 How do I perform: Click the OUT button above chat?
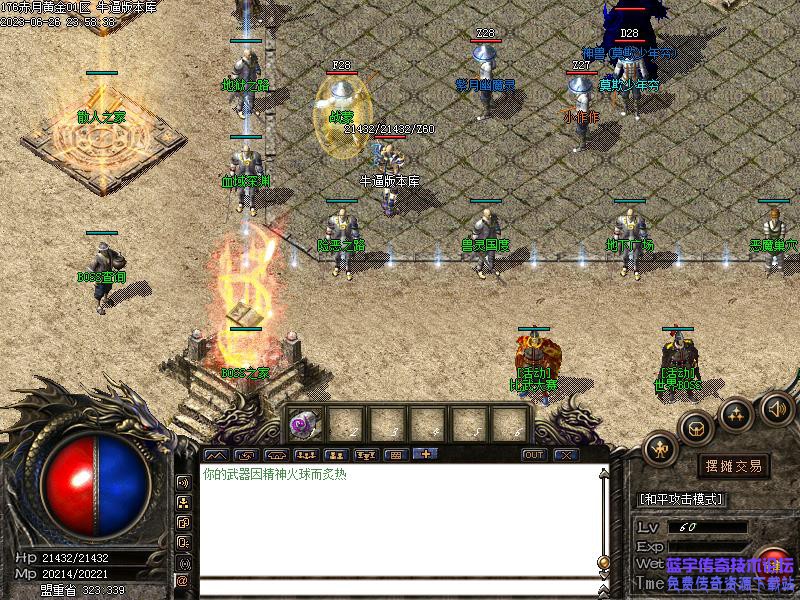click(534, 455)
